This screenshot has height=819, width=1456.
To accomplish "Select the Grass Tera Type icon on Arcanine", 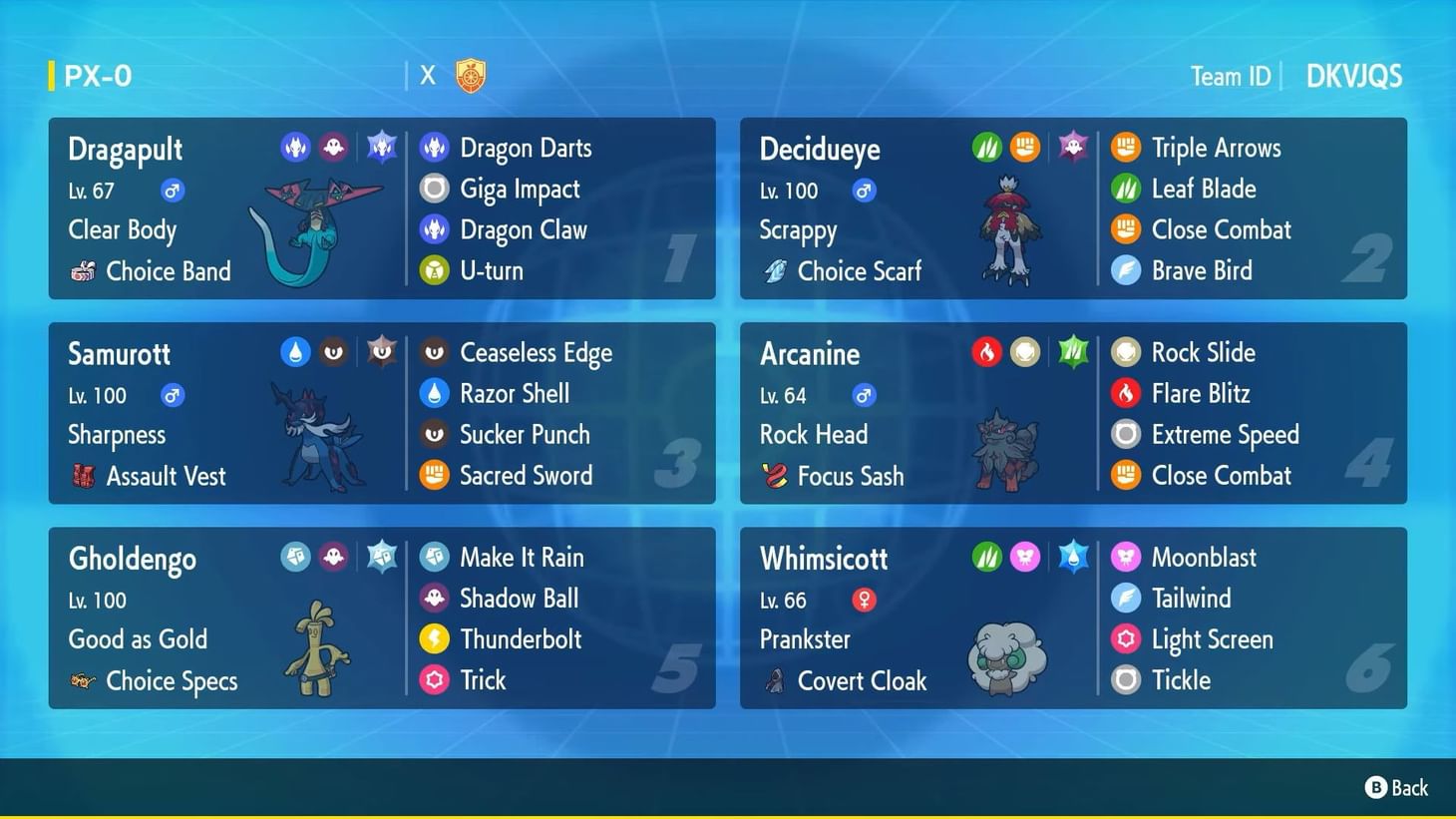I will (1073, 351).
